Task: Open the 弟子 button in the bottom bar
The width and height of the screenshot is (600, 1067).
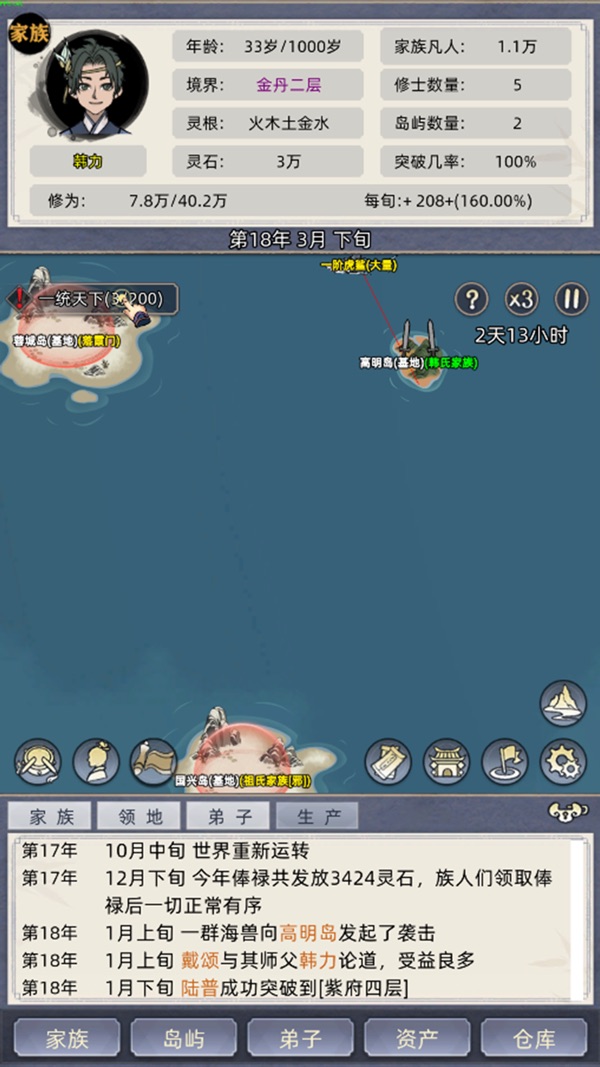Action: 300,1039
